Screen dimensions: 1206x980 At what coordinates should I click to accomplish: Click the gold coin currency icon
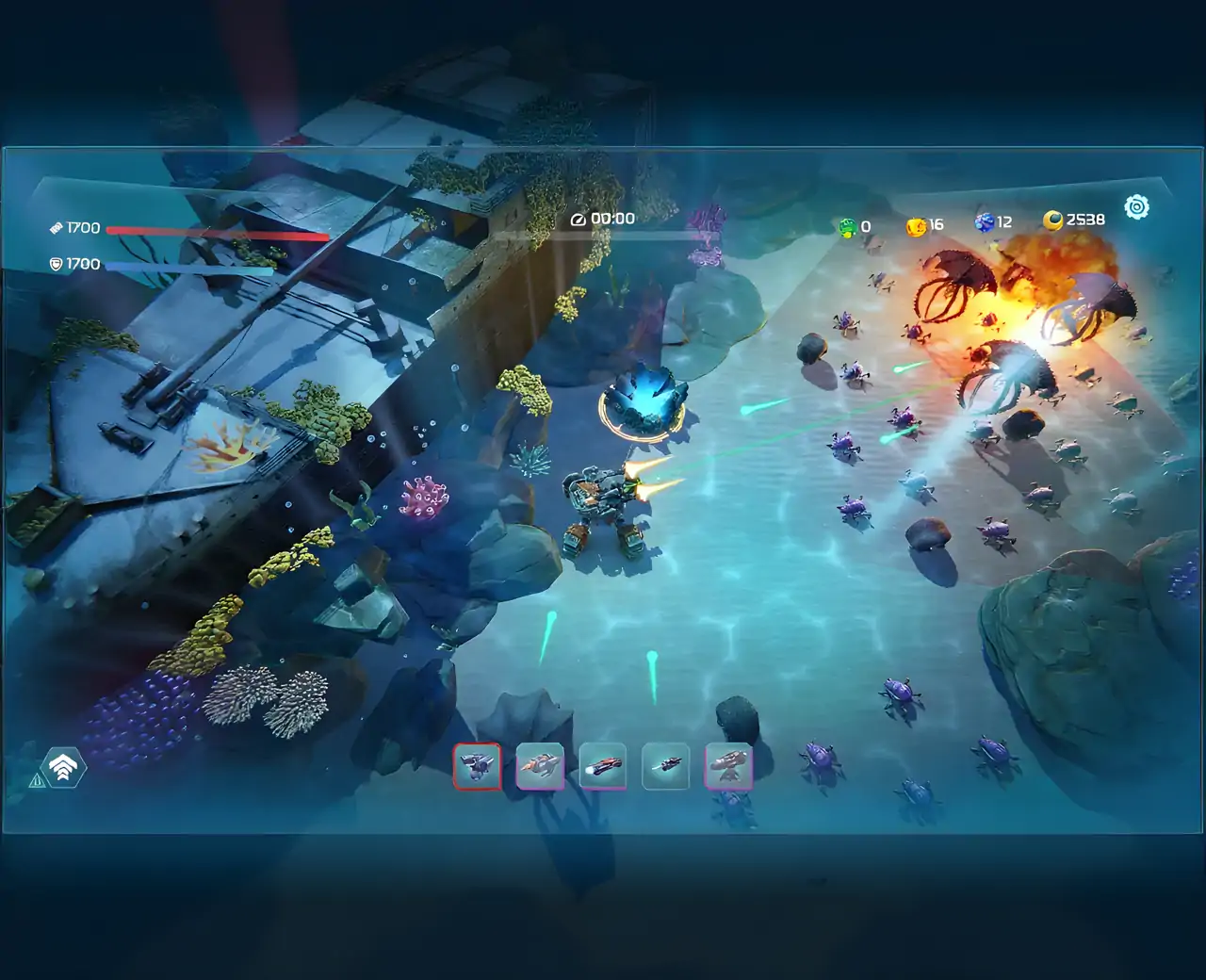[x=1052, y=220]
